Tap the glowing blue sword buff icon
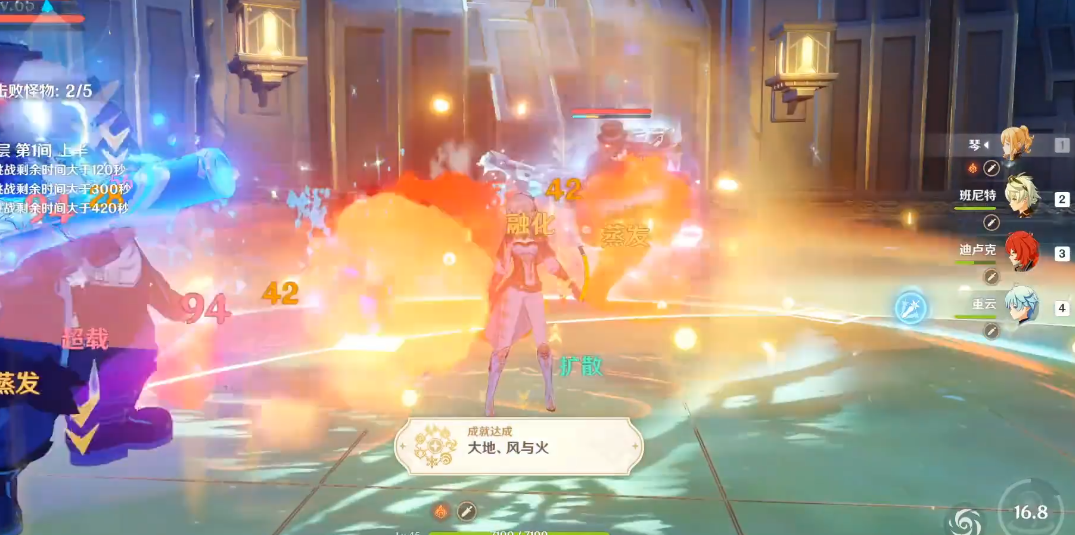This screenshot has width=1075, height=535. [x=911, y=306]
